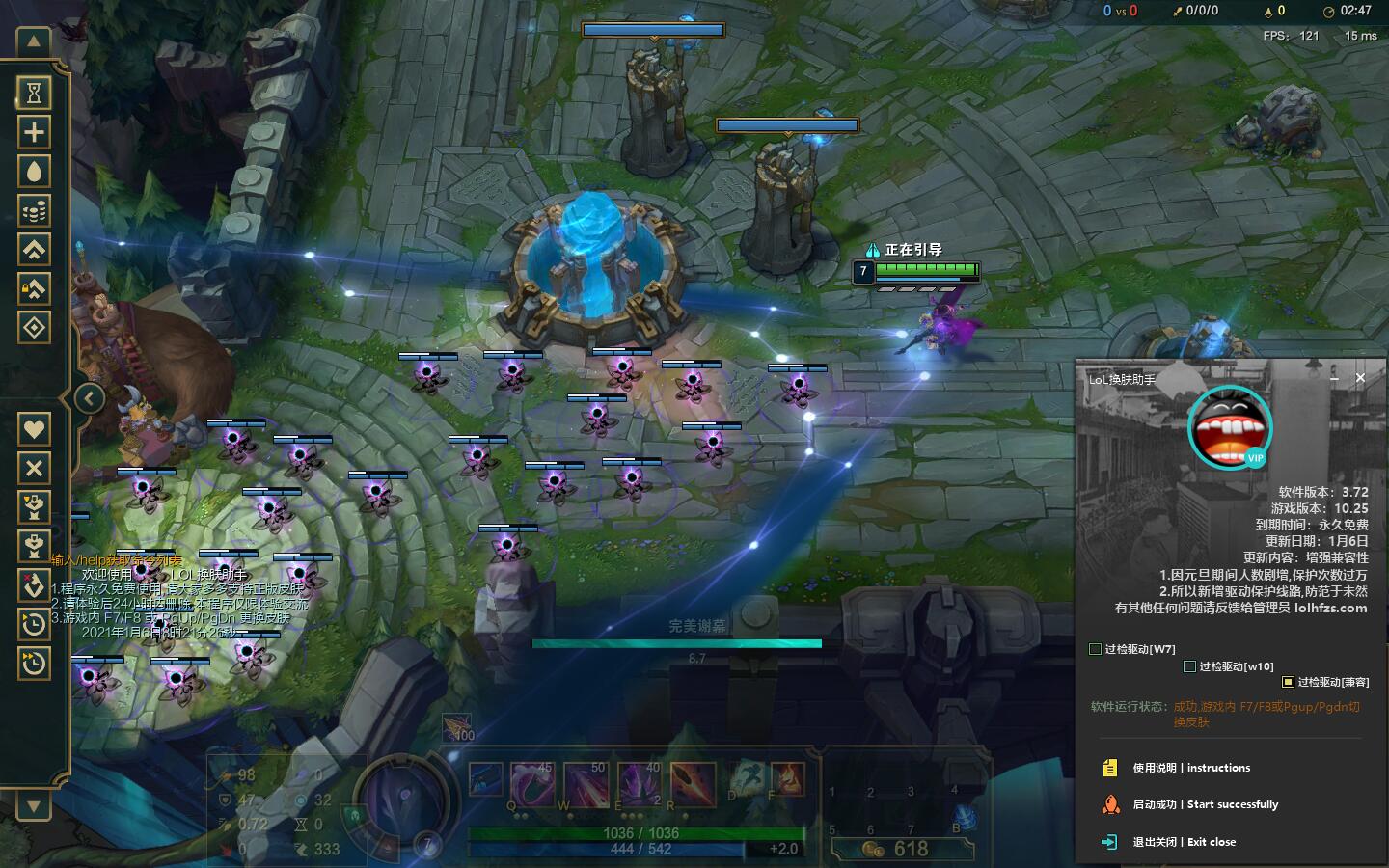This screenshot has width=1389, height=868.
Task: Enable the 过检驱动[W7] checkbox
Action: pyautogui.click(x=1096, y=649)
